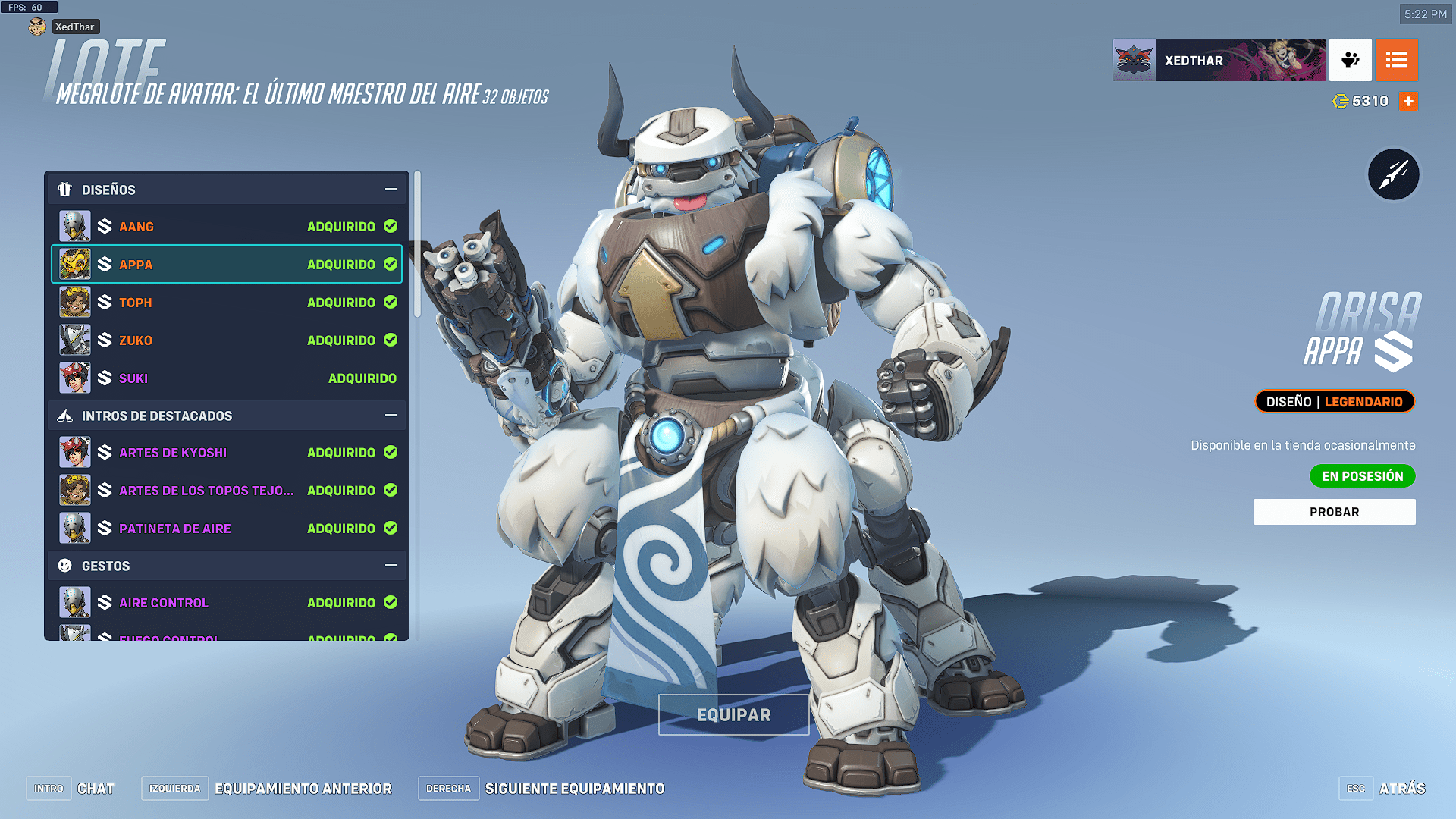Image resolution: width=1456 pixels, height=819 pixels.
Task: Collapse the Intros de Destacados section
Action: pos(391,416)
